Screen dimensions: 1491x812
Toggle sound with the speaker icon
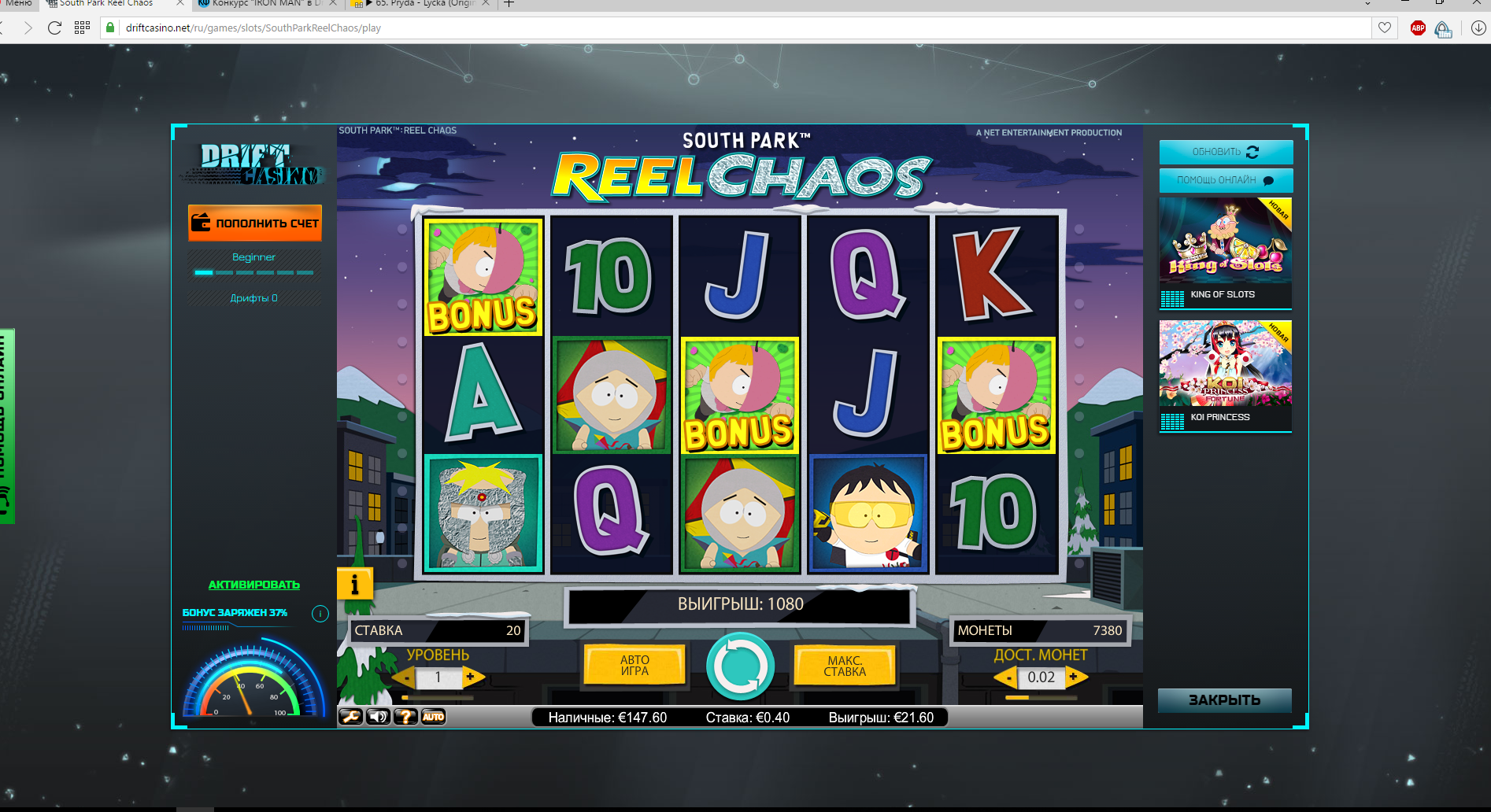(378, 717)
